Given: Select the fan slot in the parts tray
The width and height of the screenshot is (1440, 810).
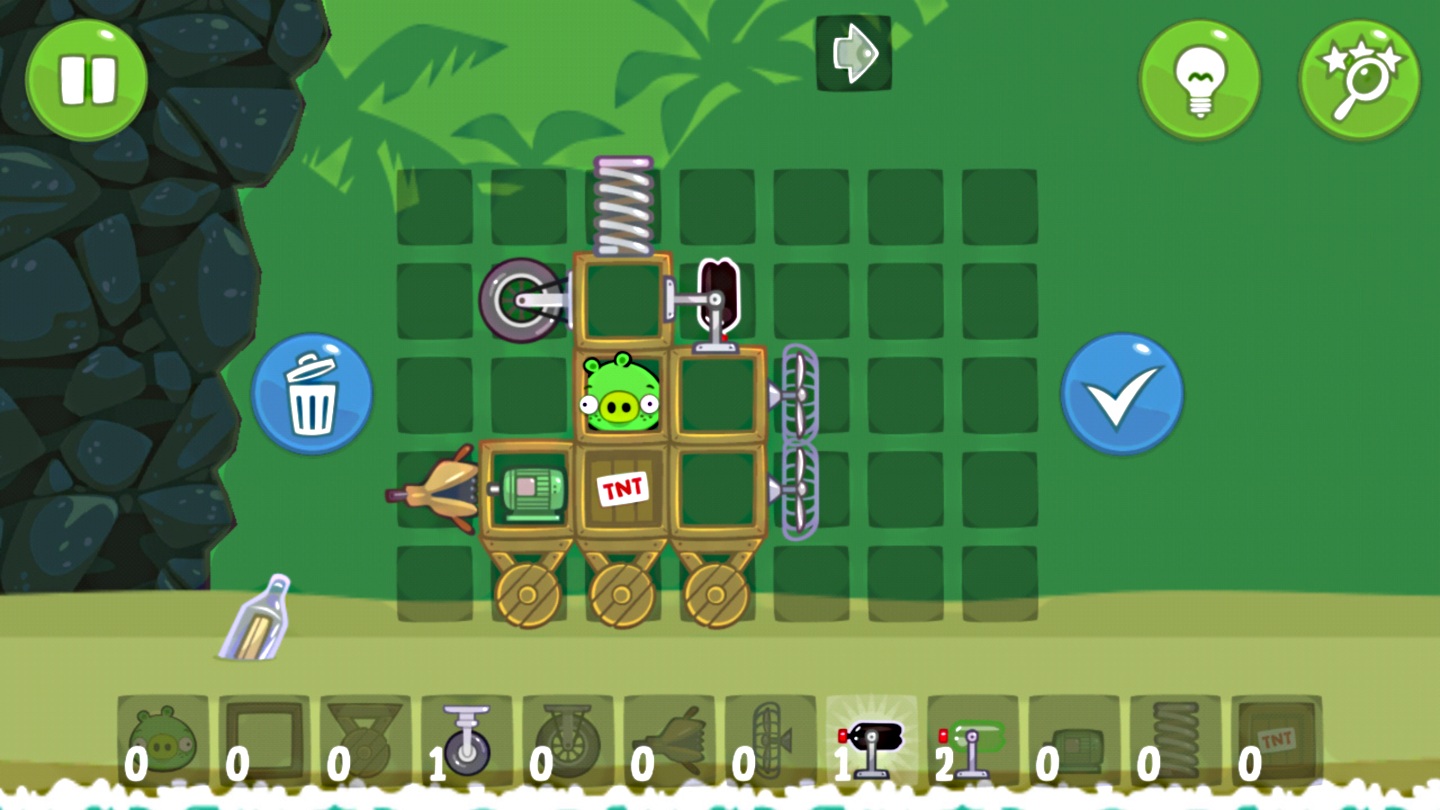Looking at the screenshot, I should point(770,741).
